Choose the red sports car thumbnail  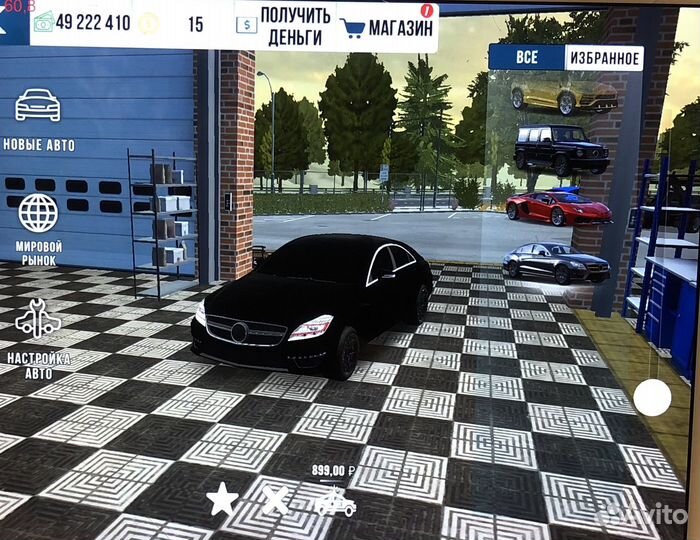[558, 207]
